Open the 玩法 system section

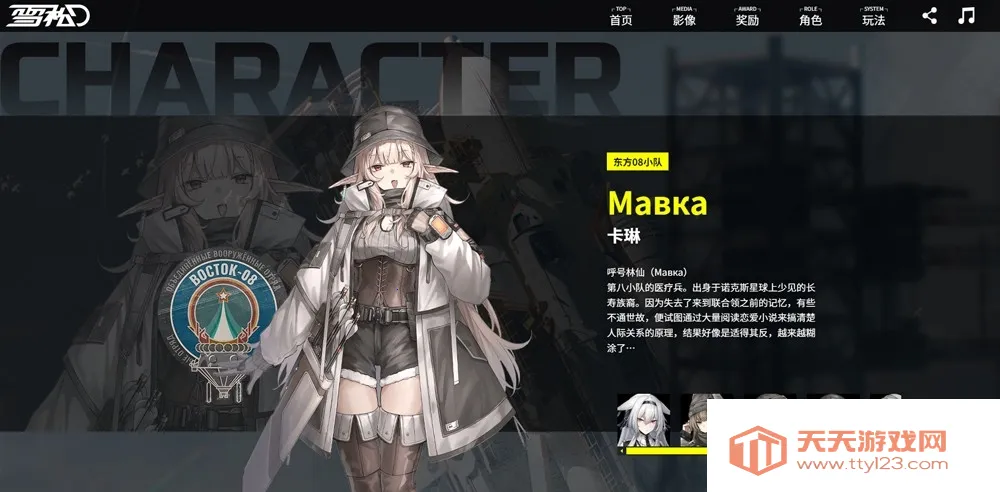pyautogui.click(x=873, y=17)
